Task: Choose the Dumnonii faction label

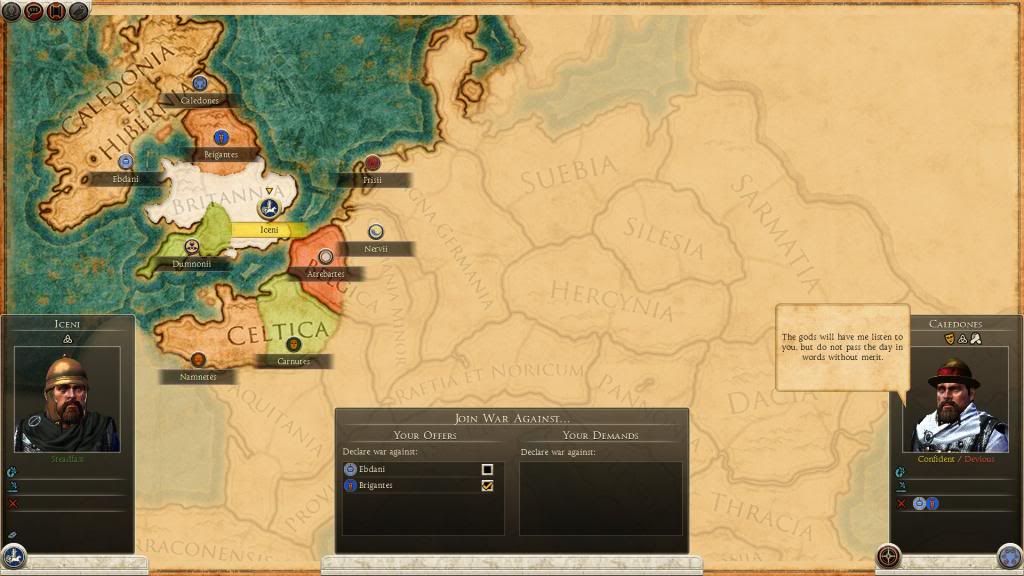Action: [191, 265]
